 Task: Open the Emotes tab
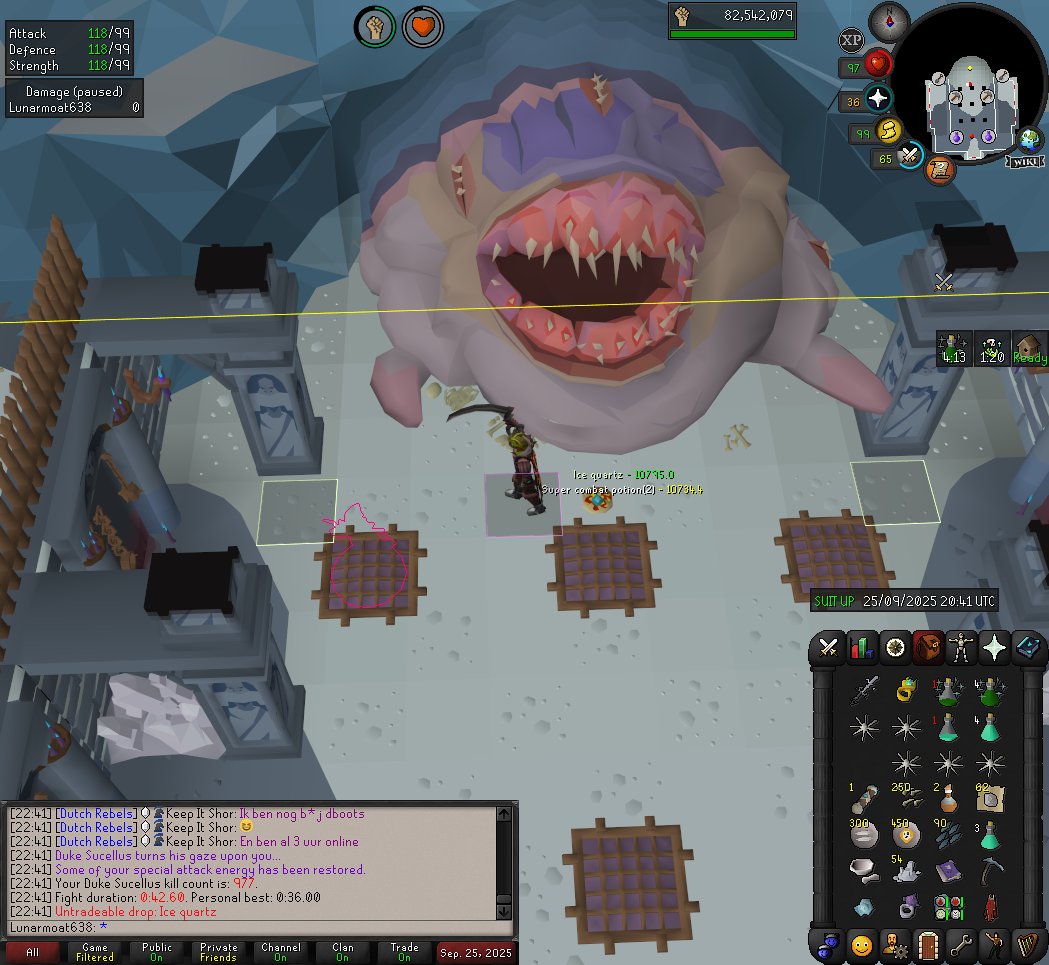(995, 944)
